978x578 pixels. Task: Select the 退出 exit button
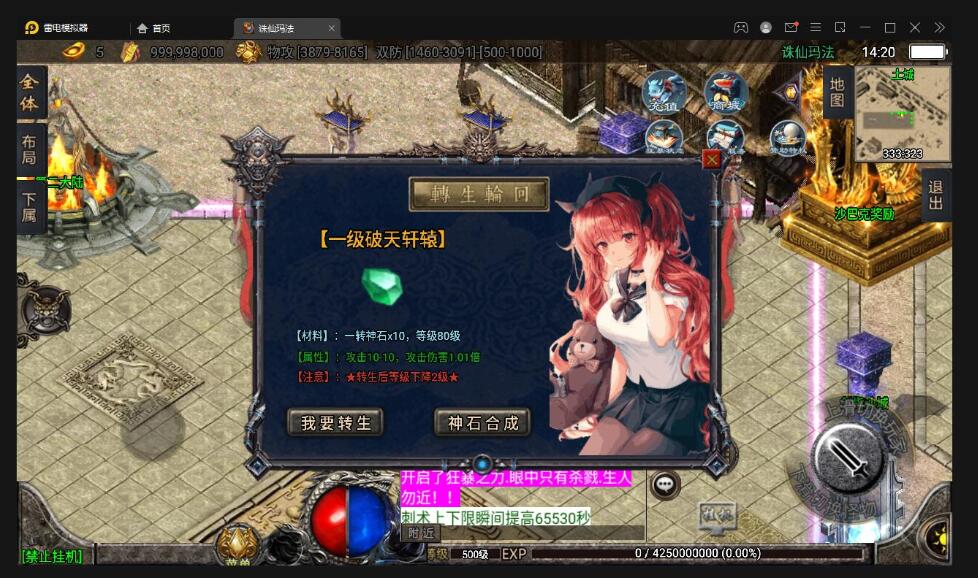coord(935,195)
